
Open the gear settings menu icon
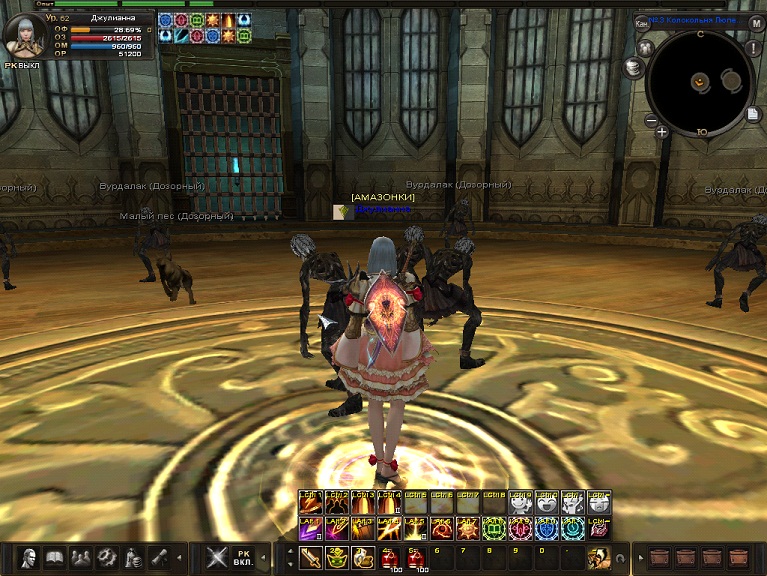(107, 557)
